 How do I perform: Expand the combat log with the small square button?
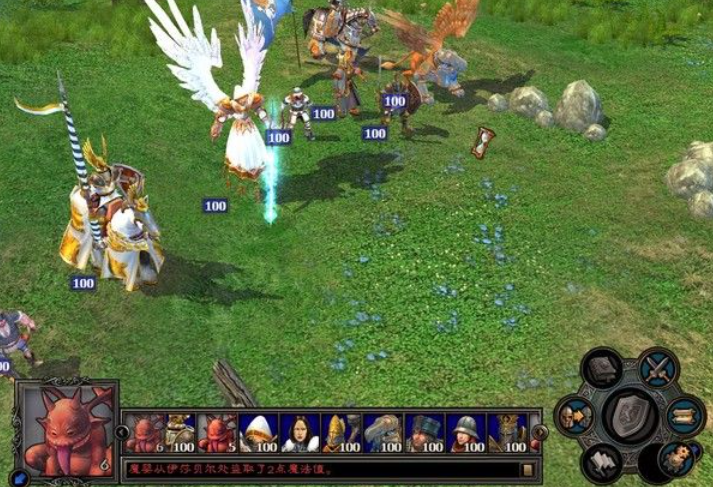coord(527,469)
